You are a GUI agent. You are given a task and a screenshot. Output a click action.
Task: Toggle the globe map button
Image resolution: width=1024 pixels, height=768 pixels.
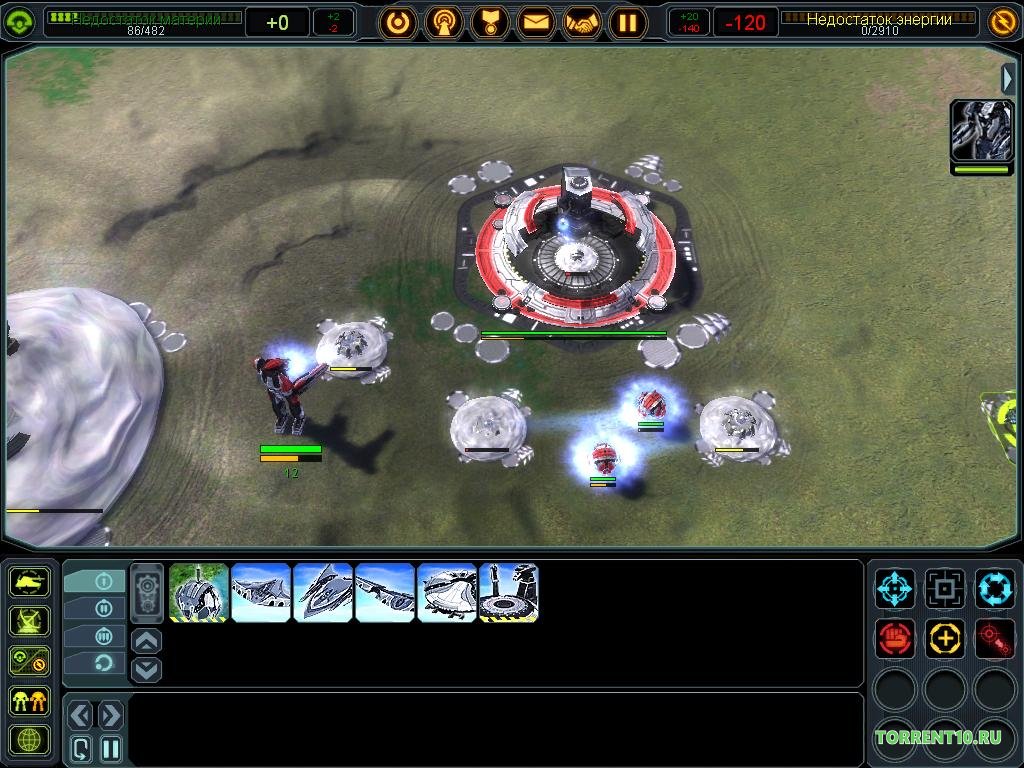click(29, 740)
